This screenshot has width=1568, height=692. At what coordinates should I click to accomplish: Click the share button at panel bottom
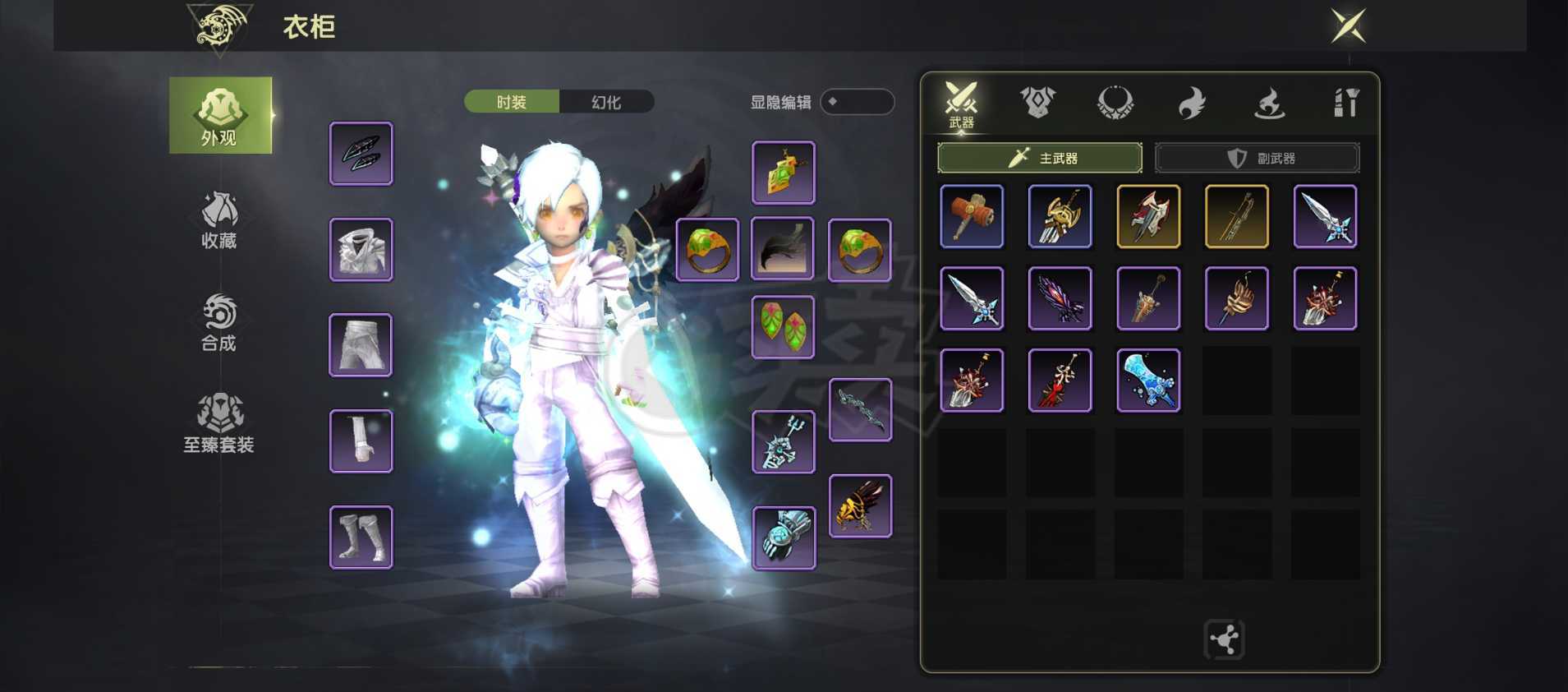click(x=1224, y=639)
